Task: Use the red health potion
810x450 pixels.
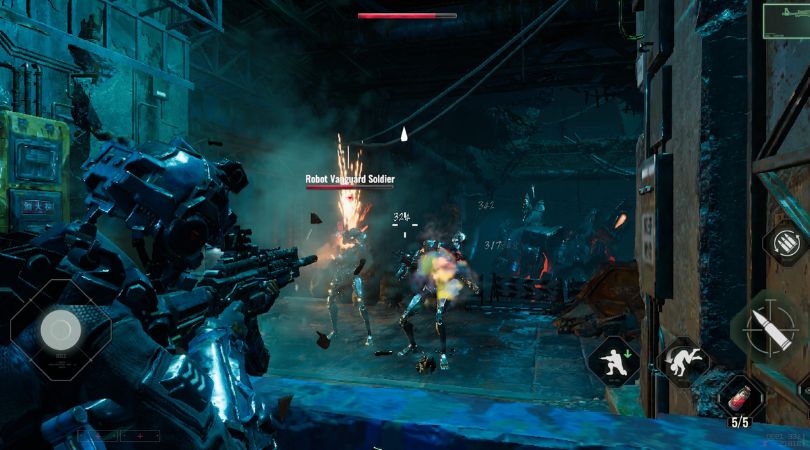Action: pos(741,394)
